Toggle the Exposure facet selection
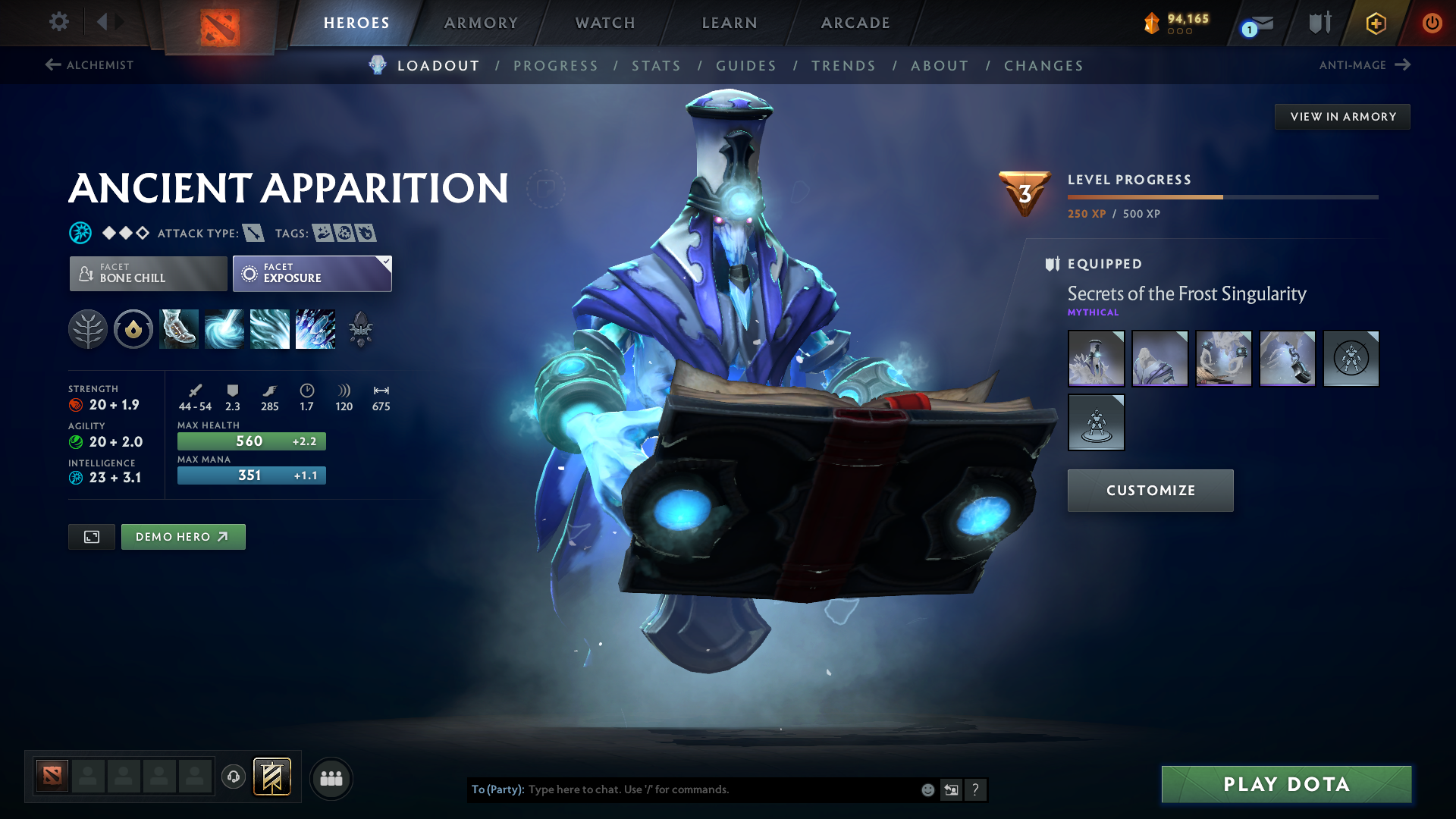The image size is (1456, 819). tap(312, 273)
